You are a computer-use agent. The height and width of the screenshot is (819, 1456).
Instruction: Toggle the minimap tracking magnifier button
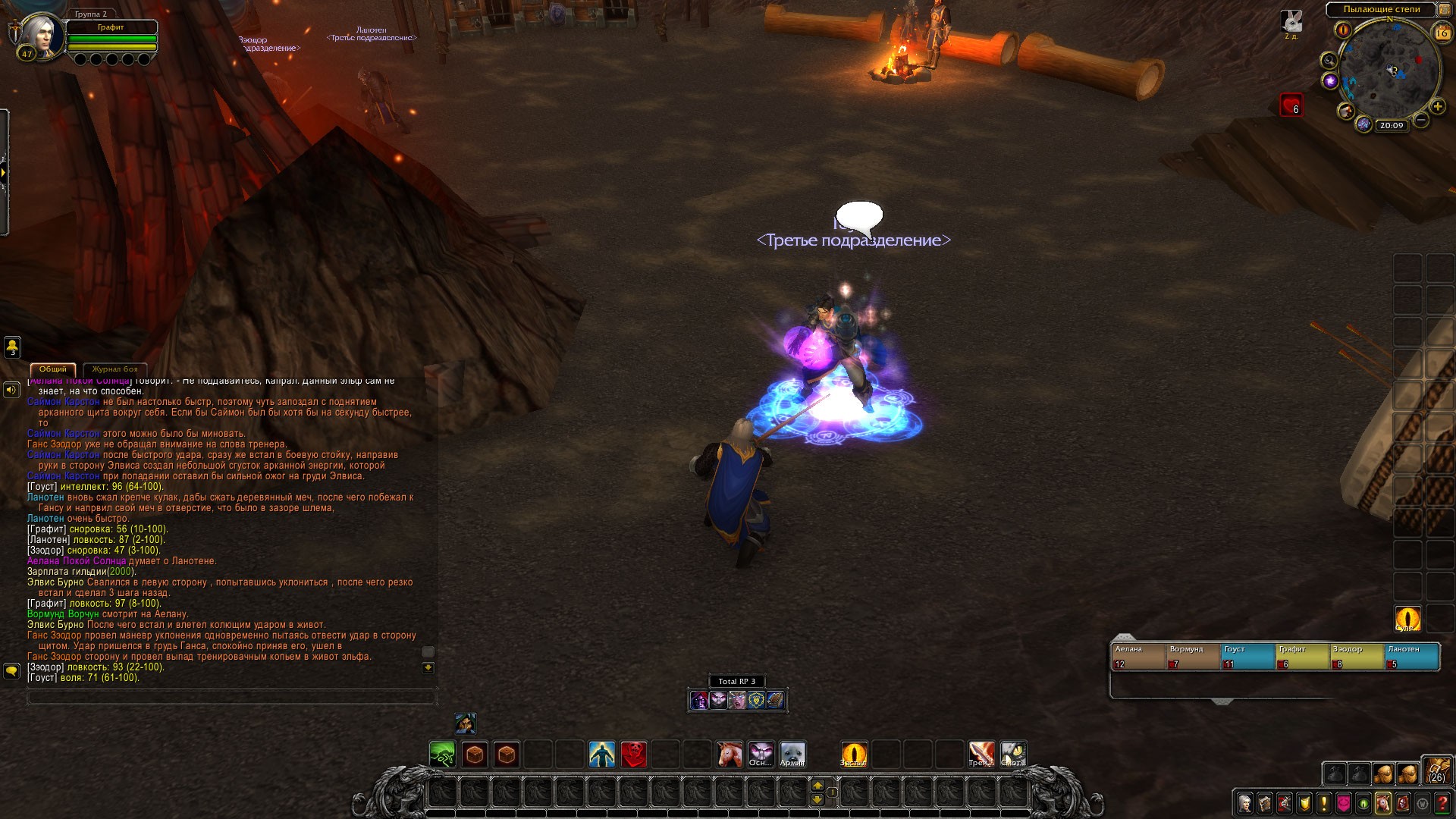pyautogui.click(x=1329, y=60)
